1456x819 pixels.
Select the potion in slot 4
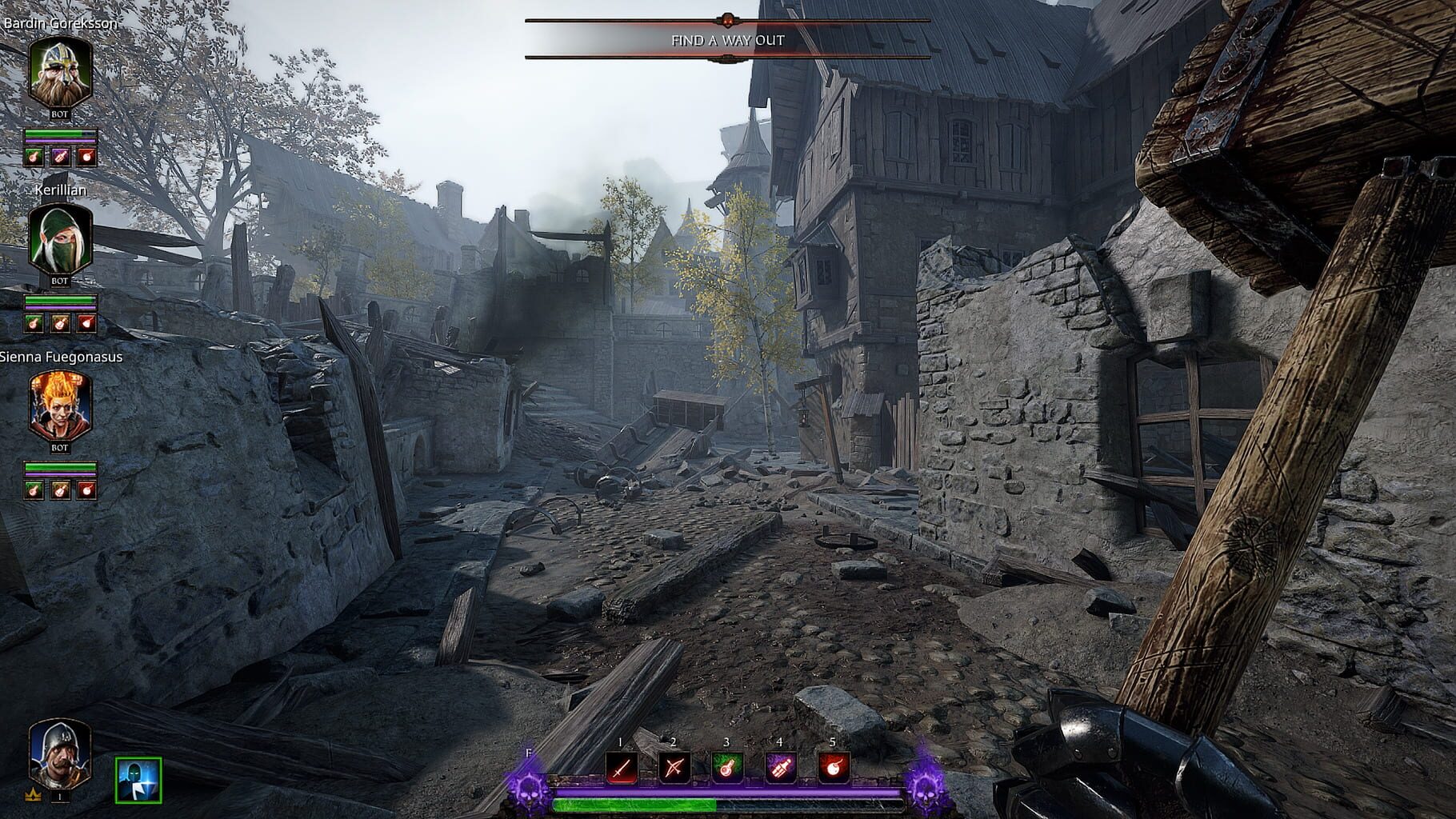(x=778, y=765)
